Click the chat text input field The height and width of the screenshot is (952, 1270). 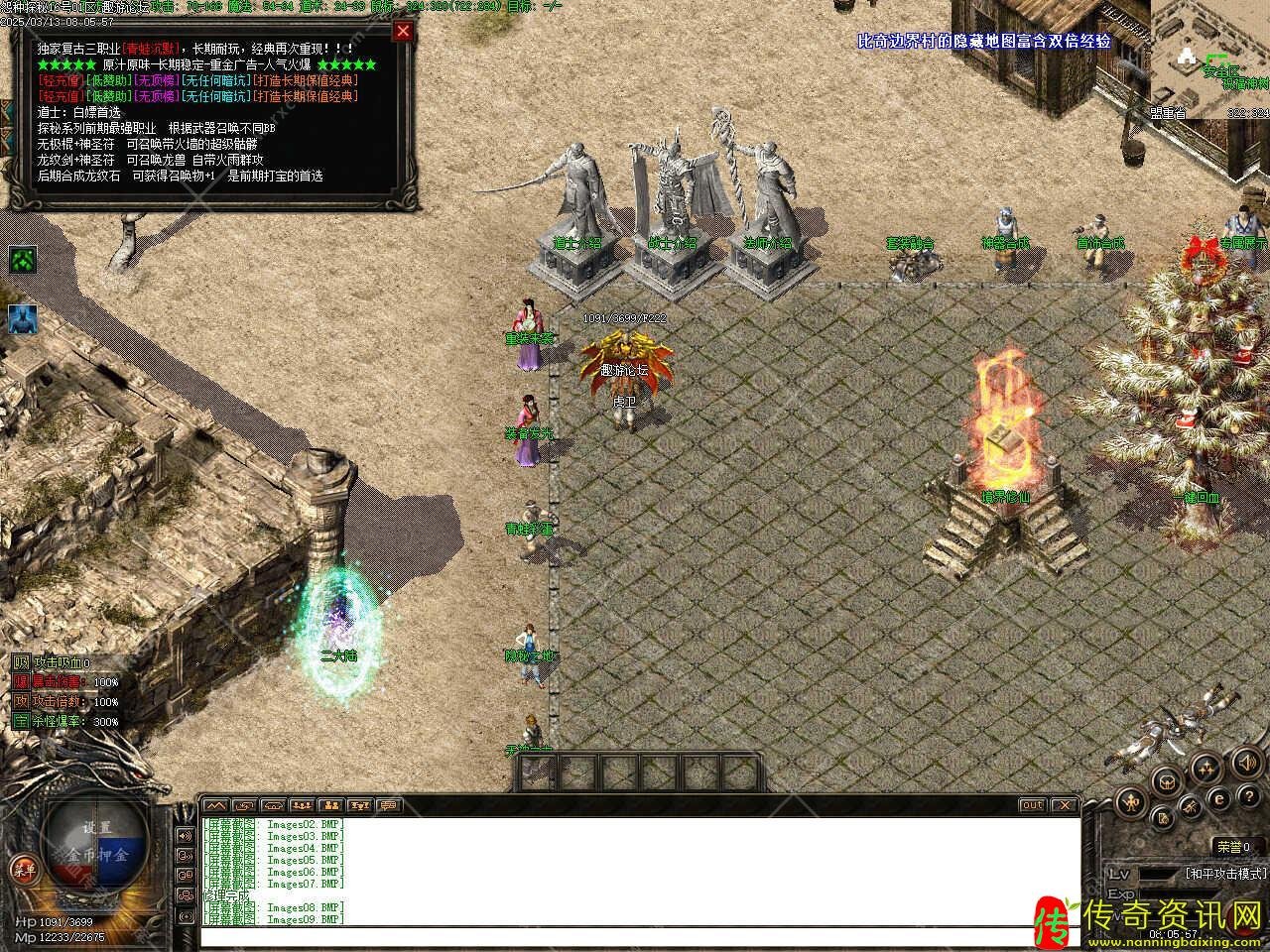[635, 936]
